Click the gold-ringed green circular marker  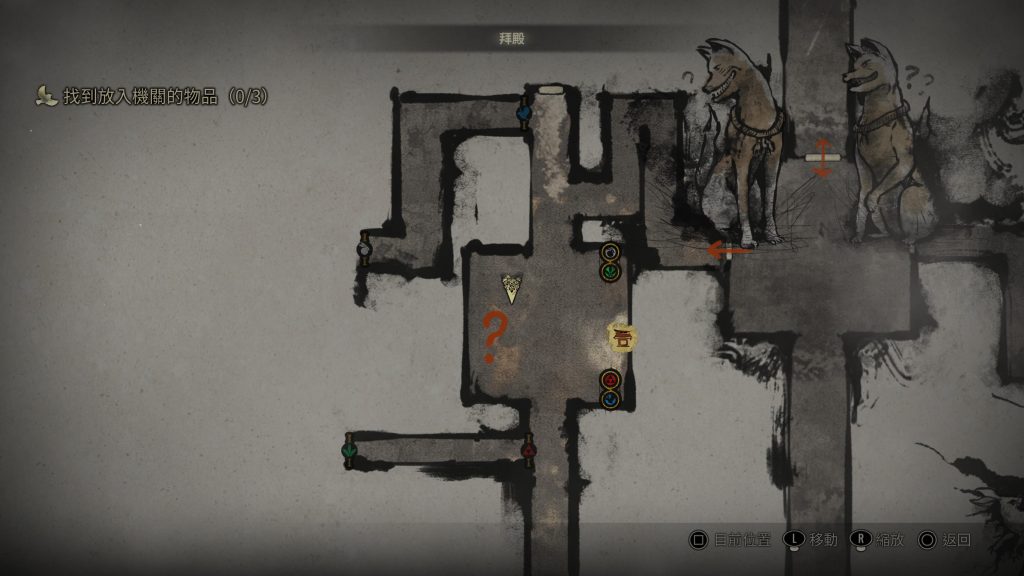coord(610,270)
